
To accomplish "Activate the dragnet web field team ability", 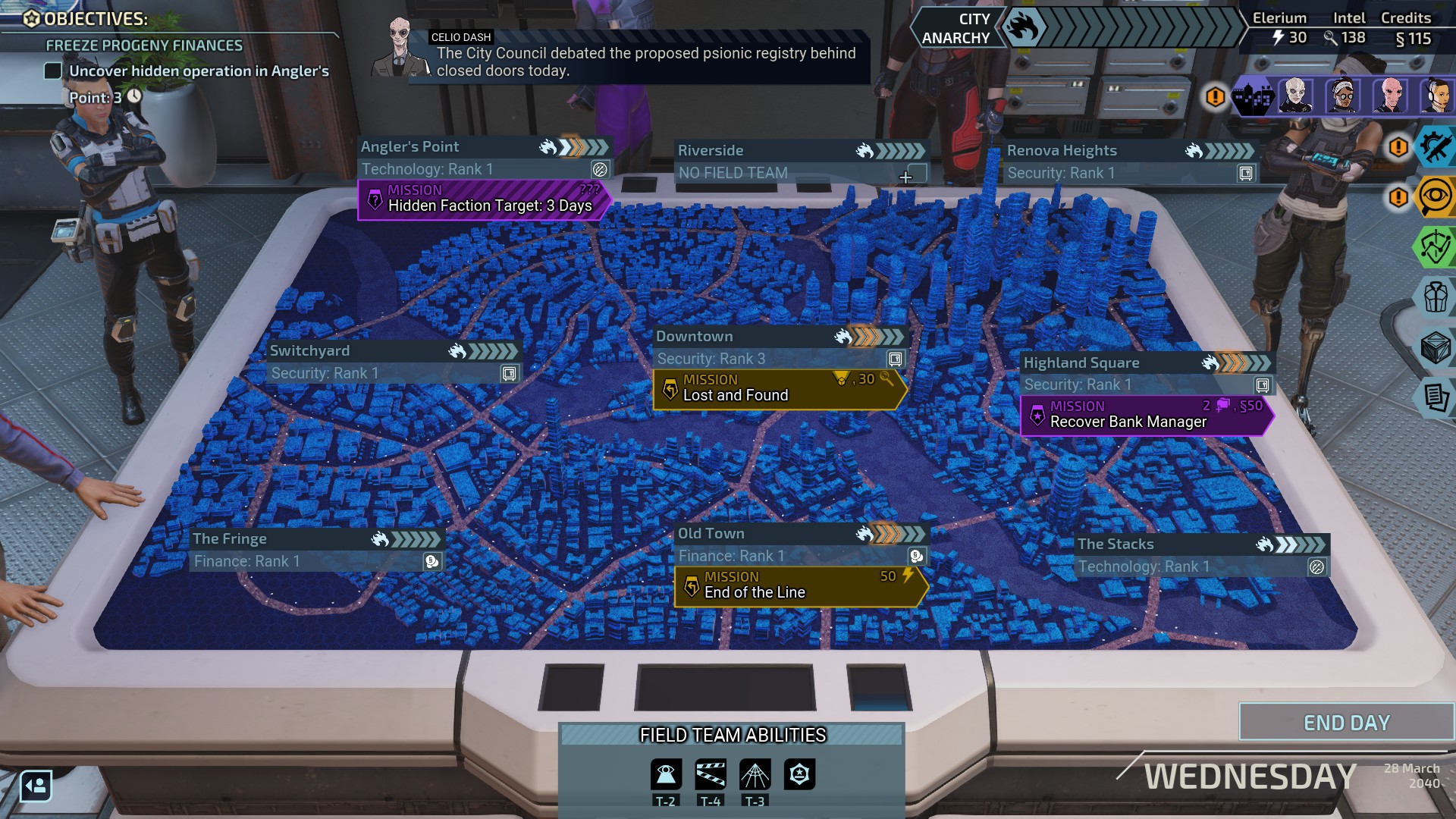I will (755, 774).
